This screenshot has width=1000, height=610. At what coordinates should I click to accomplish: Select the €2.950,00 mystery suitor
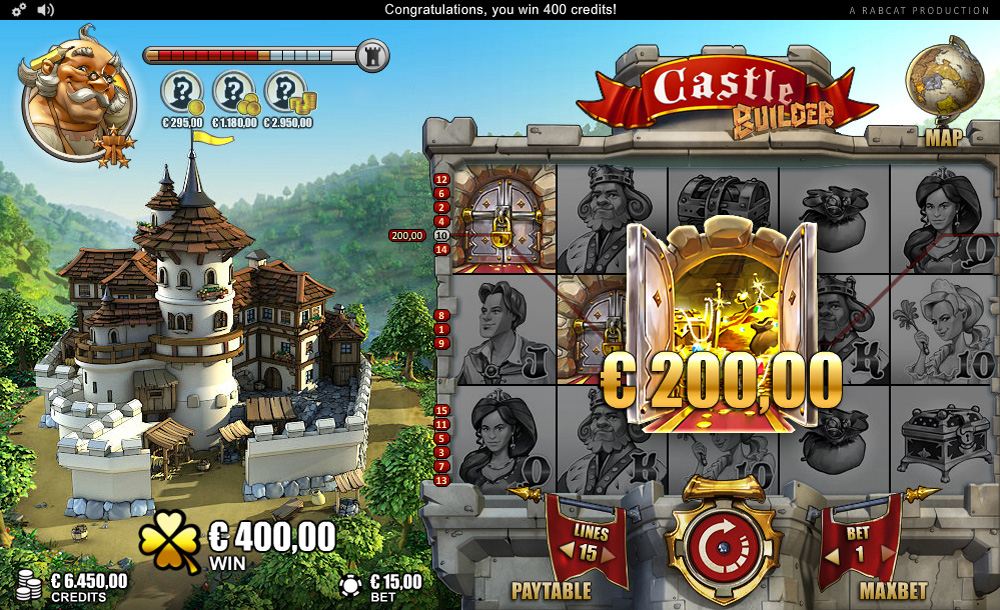tap(286, 93)
